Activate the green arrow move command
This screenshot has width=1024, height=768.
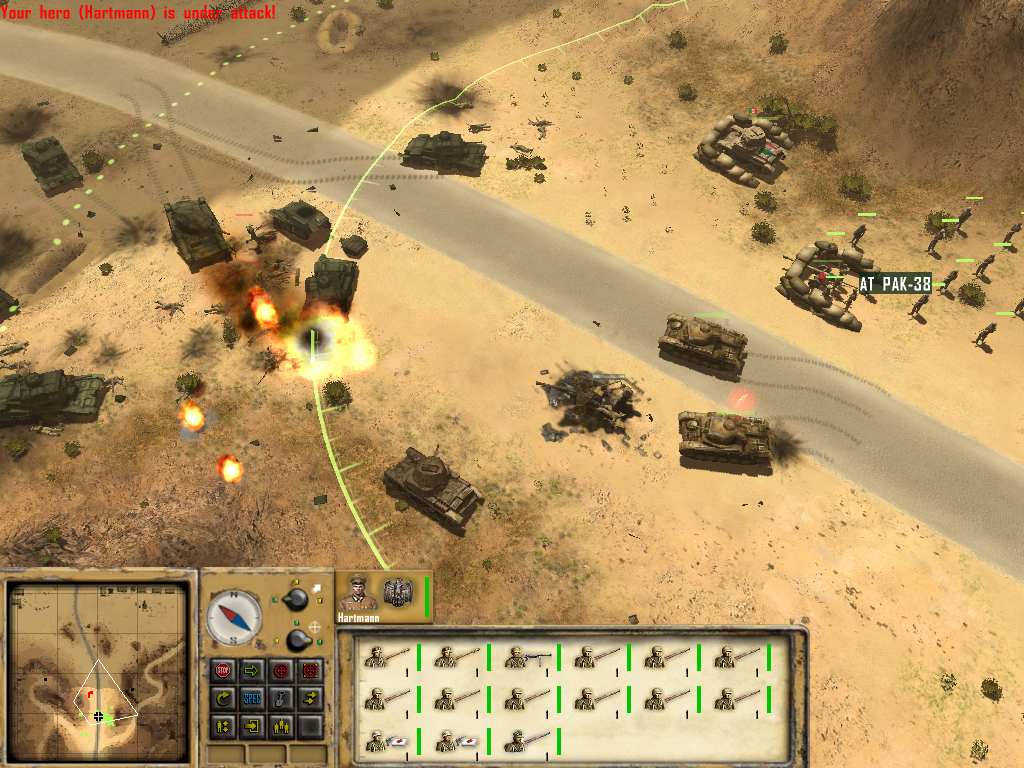click(252, 670)
